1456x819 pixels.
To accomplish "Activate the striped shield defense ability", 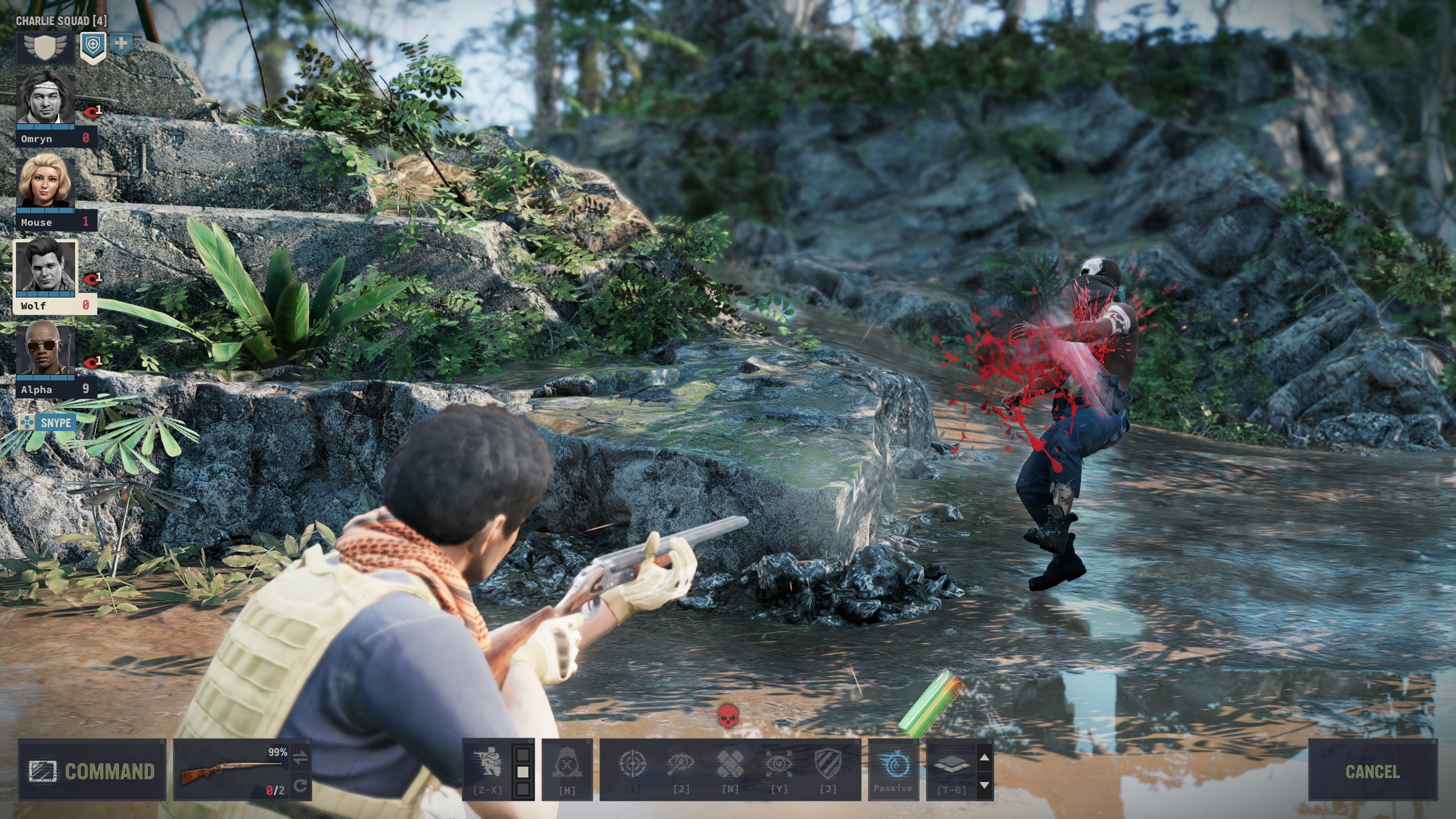I will (828, 764).
